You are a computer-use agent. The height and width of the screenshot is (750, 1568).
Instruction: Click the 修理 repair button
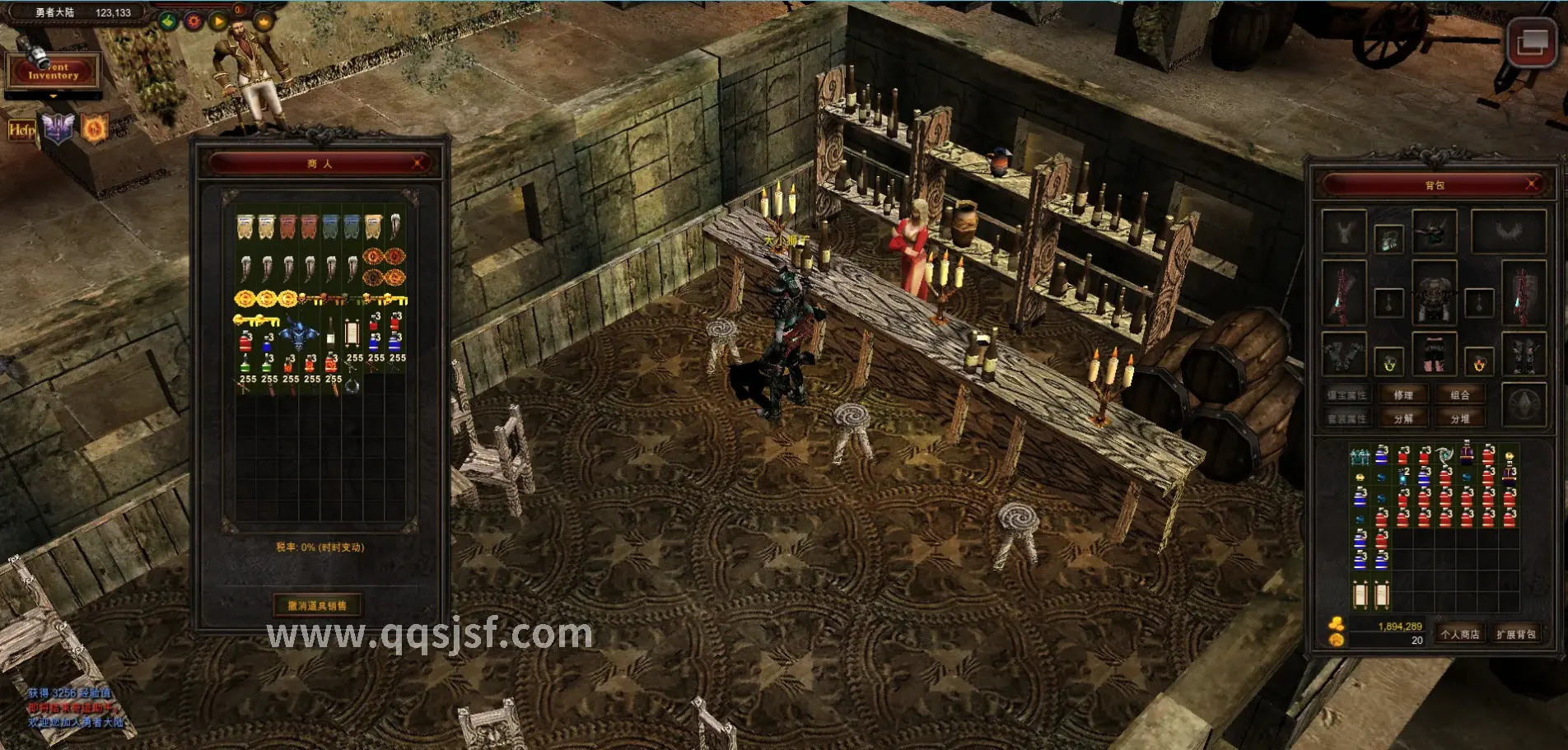pyautogui.click(x=1403, y=395)
